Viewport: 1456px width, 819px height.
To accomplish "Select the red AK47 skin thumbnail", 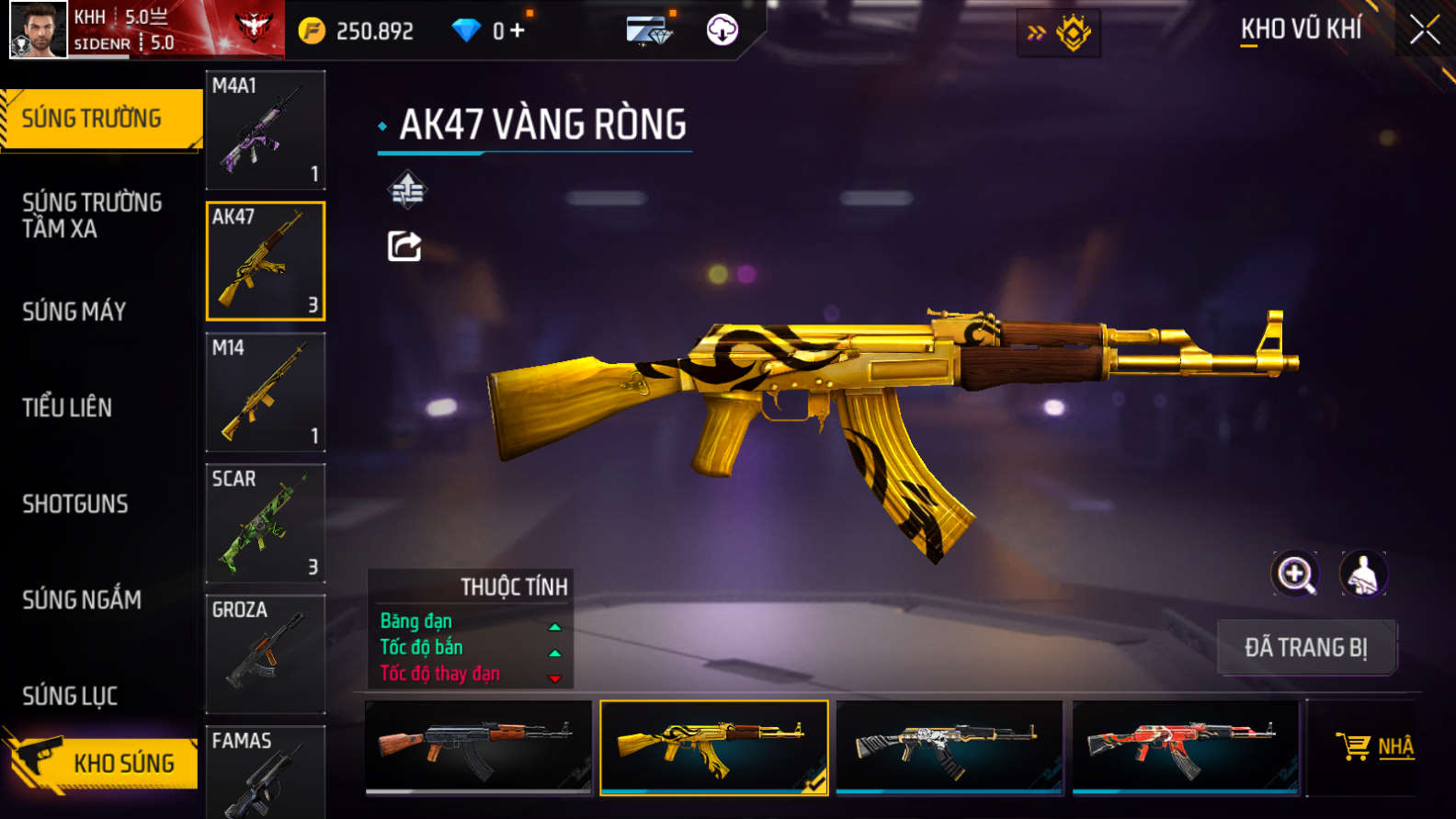I will 1185,746.
